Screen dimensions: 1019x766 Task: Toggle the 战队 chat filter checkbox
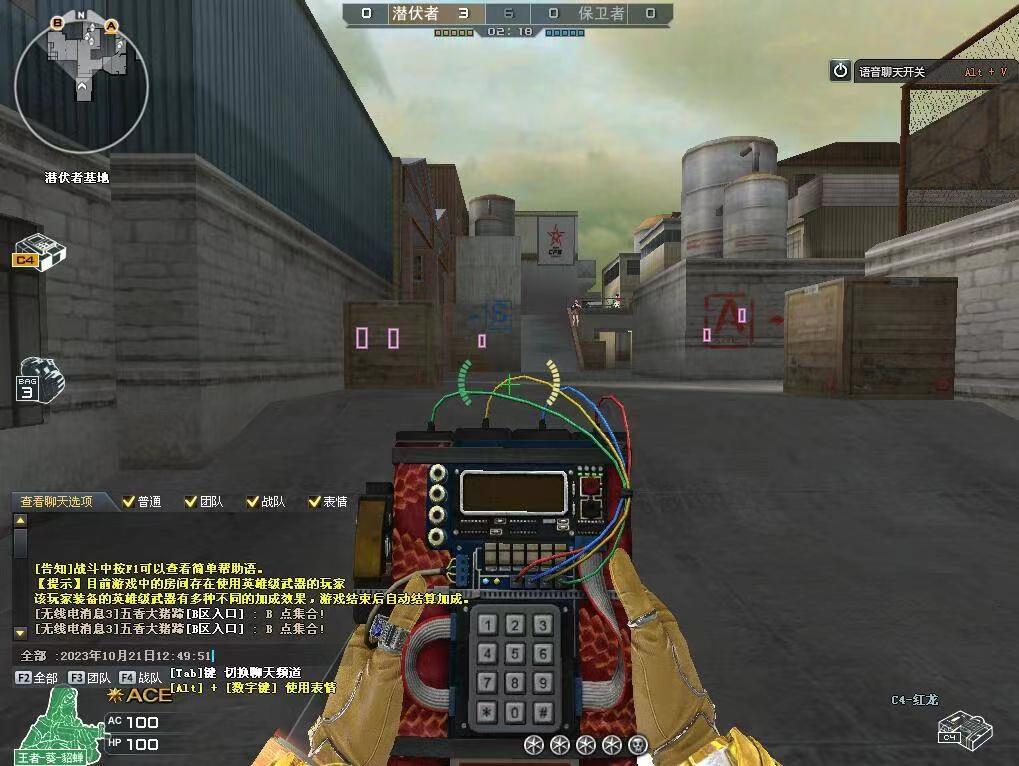pyautogui.click(x=251, y=502)
